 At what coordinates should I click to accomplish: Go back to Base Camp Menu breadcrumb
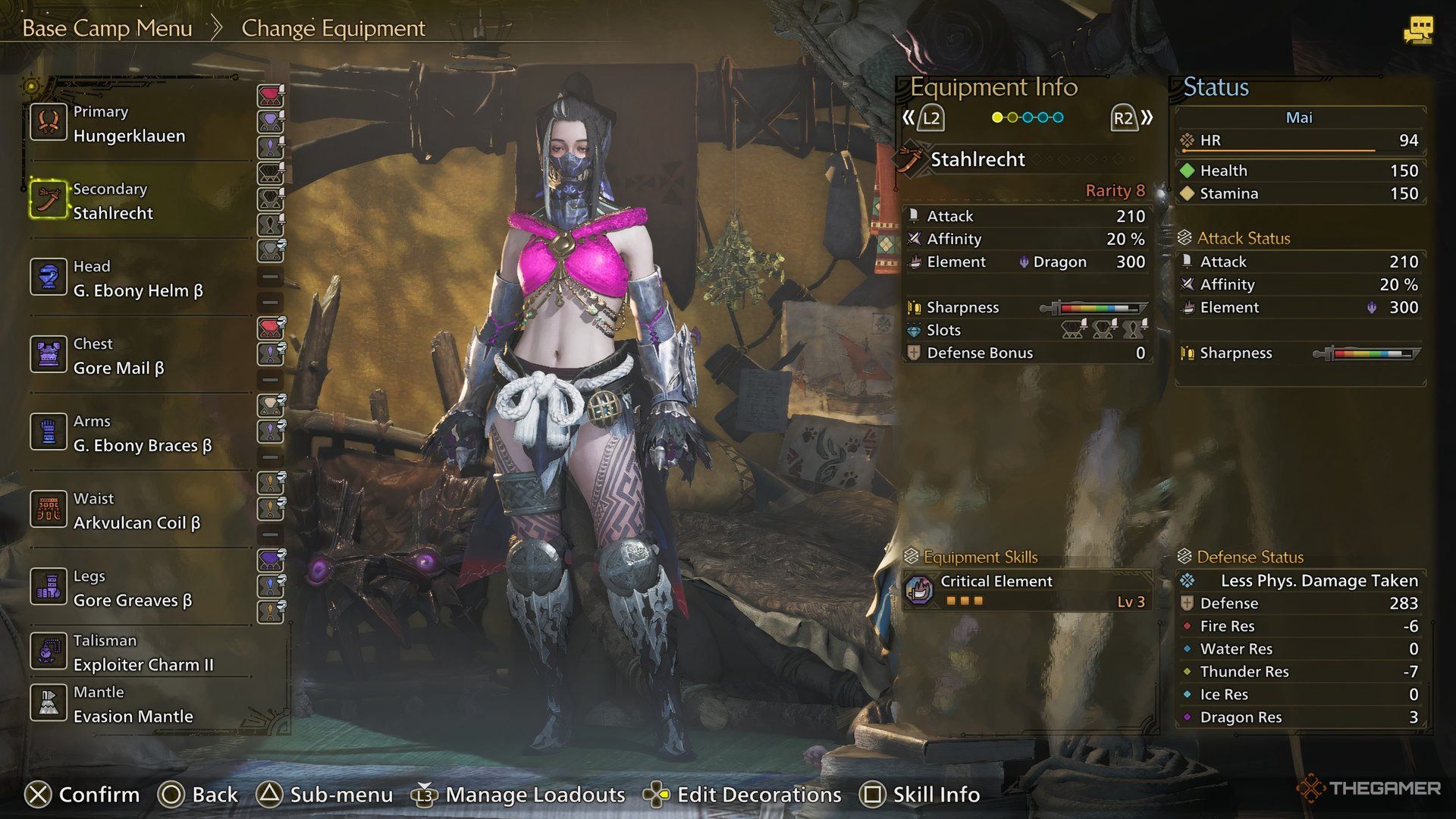[x=107, y=29]
